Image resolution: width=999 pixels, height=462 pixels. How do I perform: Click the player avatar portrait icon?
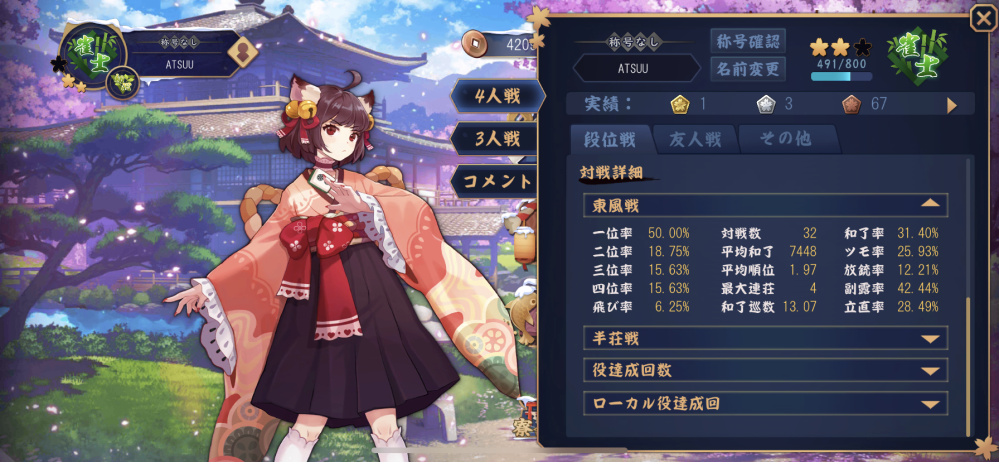pyautogui.click(x=240, y=52)
